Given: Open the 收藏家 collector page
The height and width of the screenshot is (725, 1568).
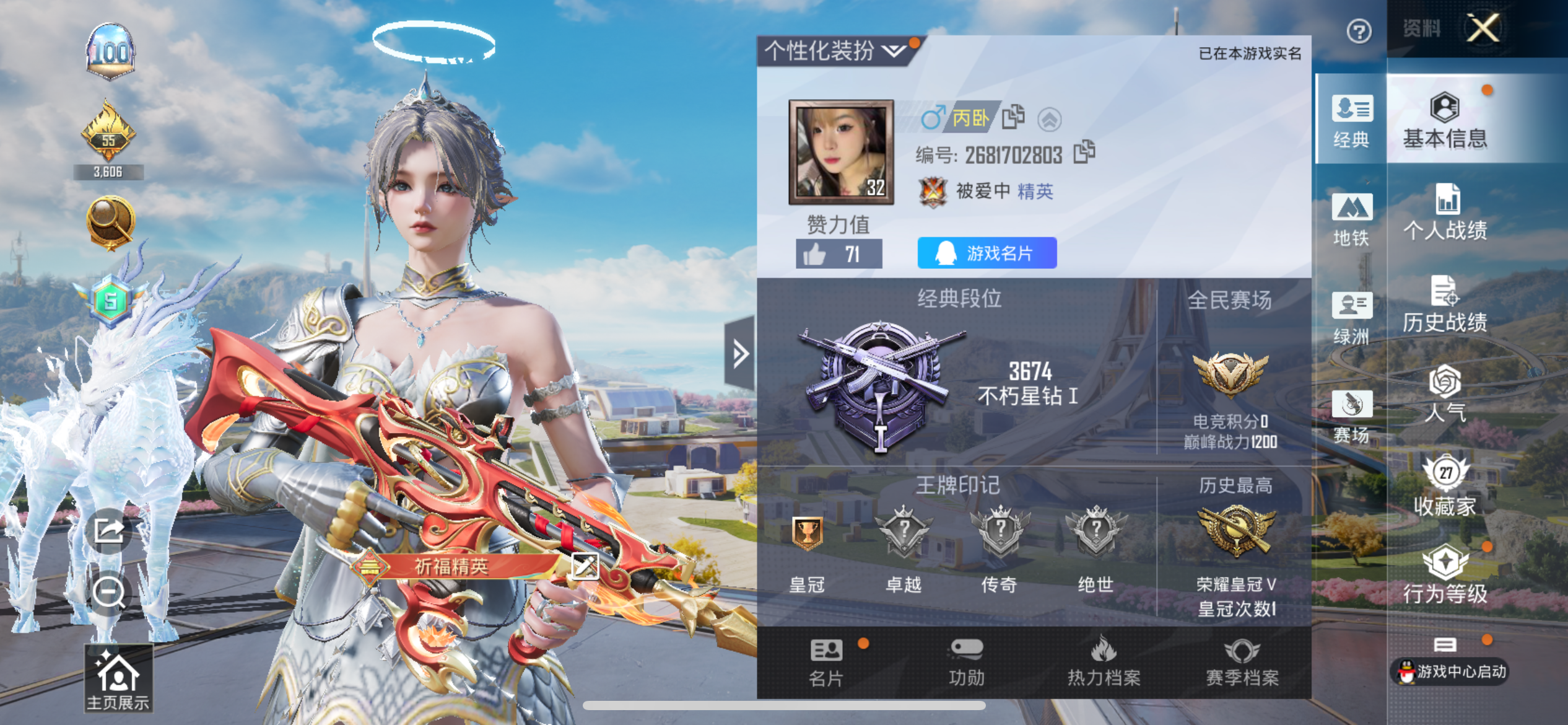Looking at the screenshot, I should coord(1445,486).
